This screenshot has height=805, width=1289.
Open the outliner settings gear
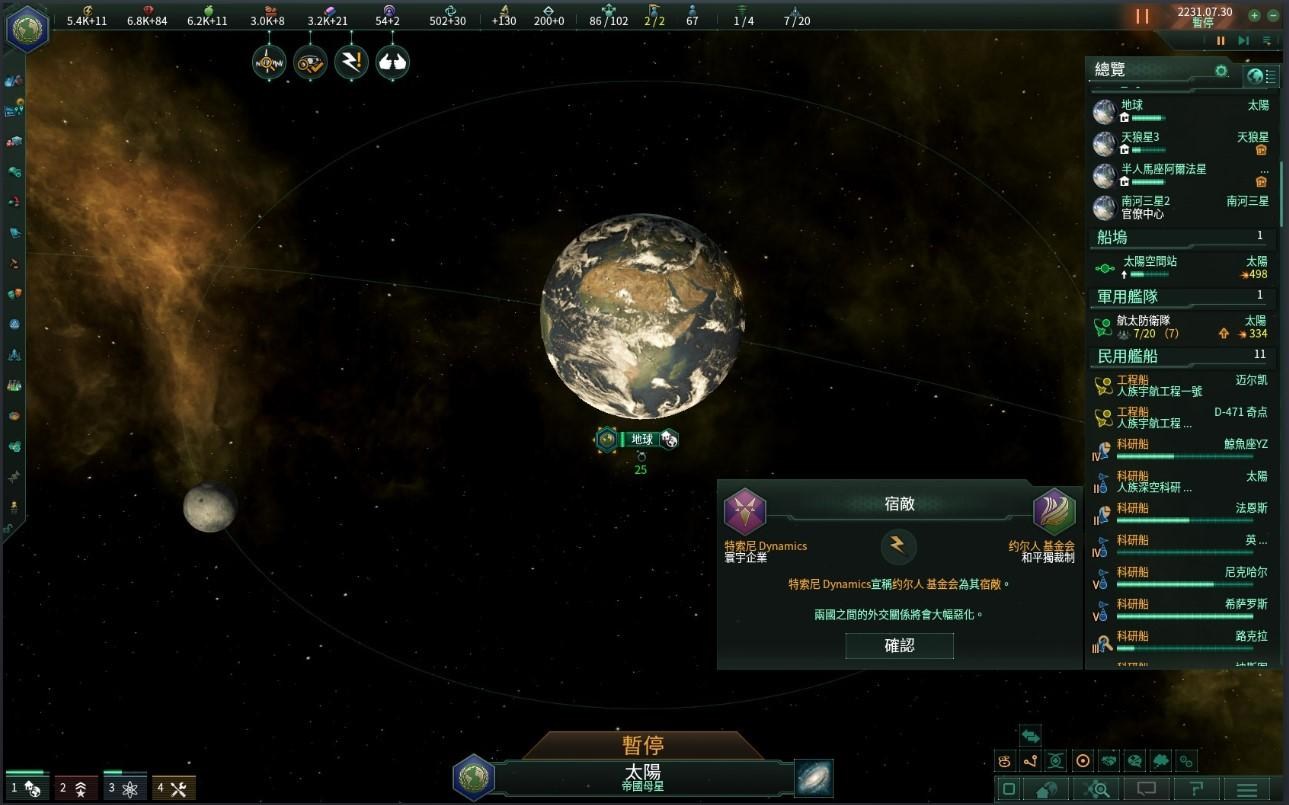click(x=1221, y=71)
